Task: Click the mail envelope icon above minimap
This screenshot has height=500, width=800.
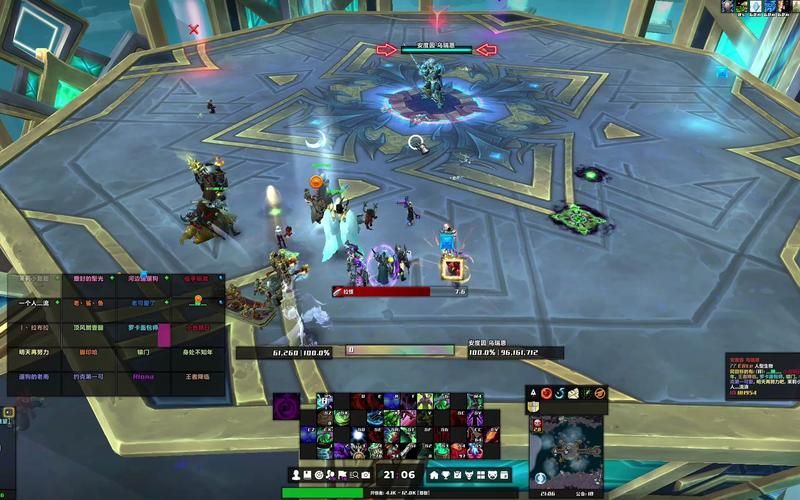Action: click(x=574, y=393)
